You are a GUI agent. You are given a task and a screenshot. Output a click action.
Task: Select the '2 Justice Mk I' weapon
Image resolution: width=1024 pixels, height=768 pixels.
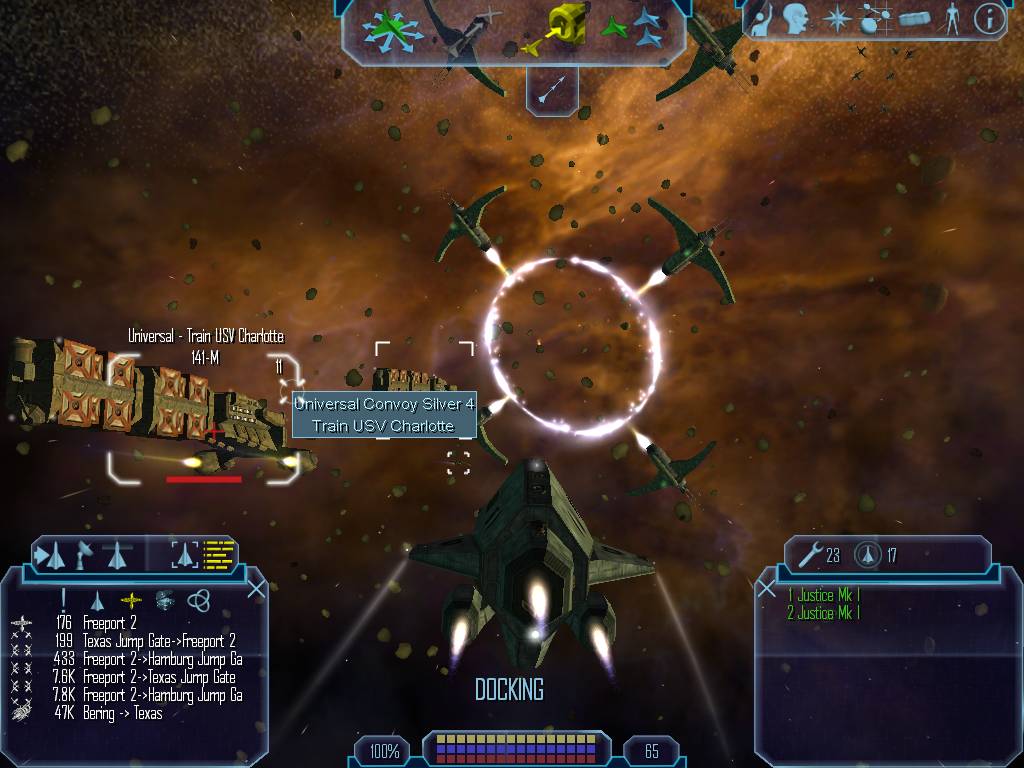click(823, 613)
